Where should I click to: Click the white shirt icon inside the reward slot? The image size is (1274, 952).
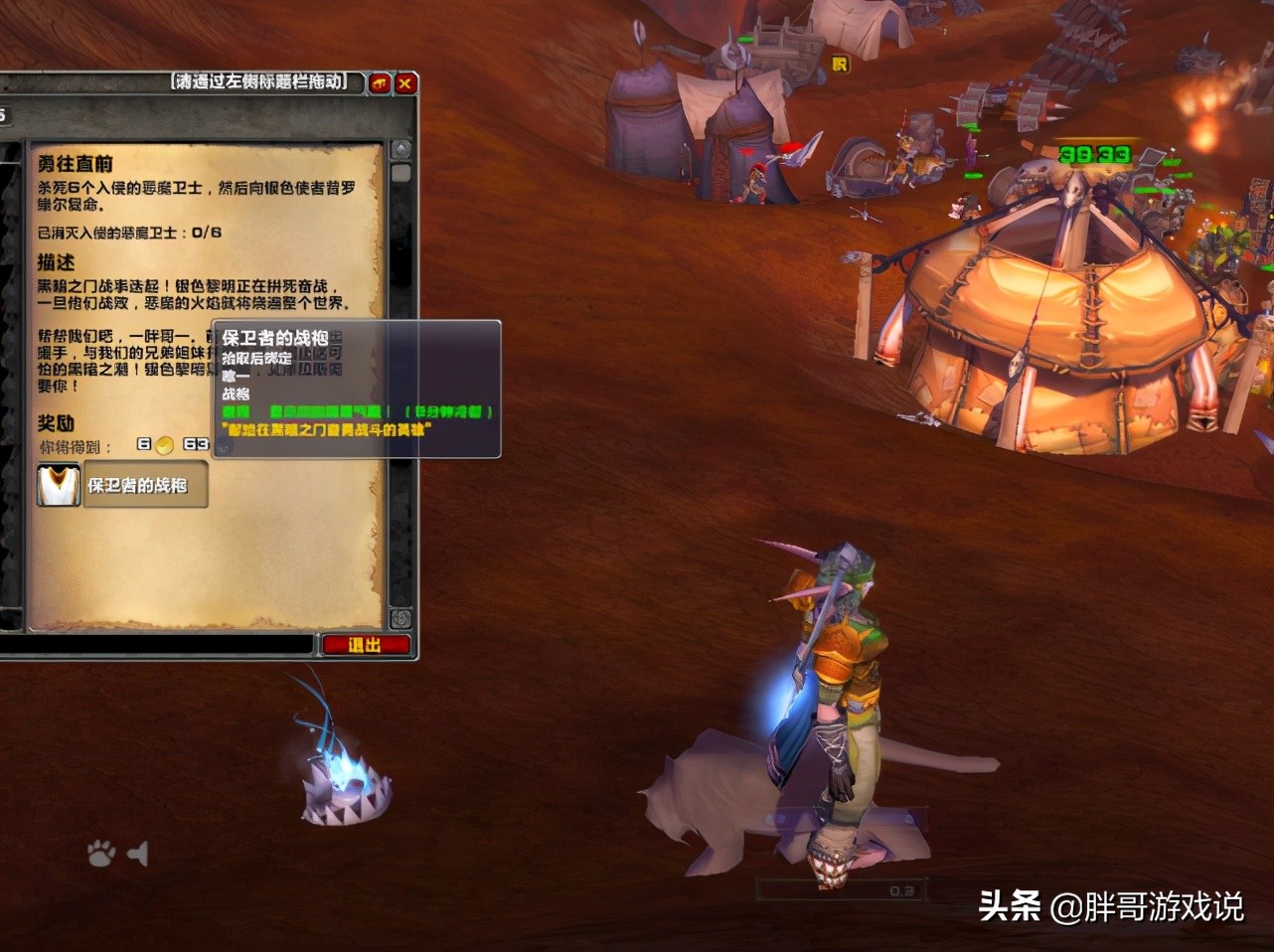58,486
